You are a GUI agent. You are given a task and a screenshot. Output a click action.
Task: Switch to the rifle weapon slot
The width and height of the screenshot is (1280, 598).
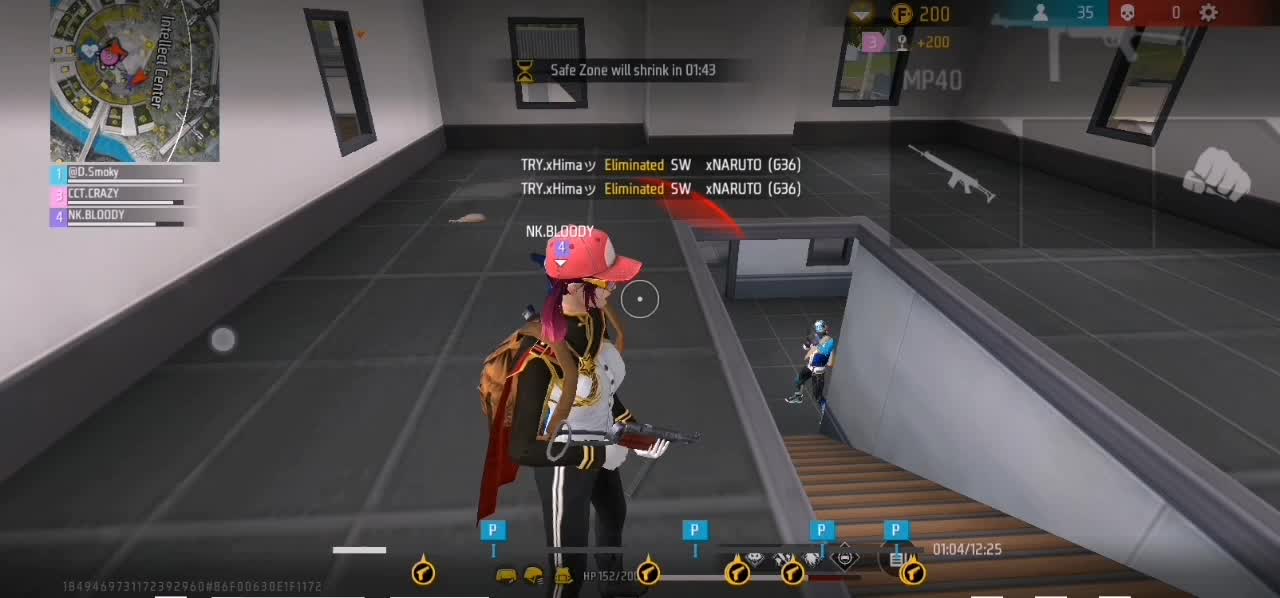tap(951, 172)
